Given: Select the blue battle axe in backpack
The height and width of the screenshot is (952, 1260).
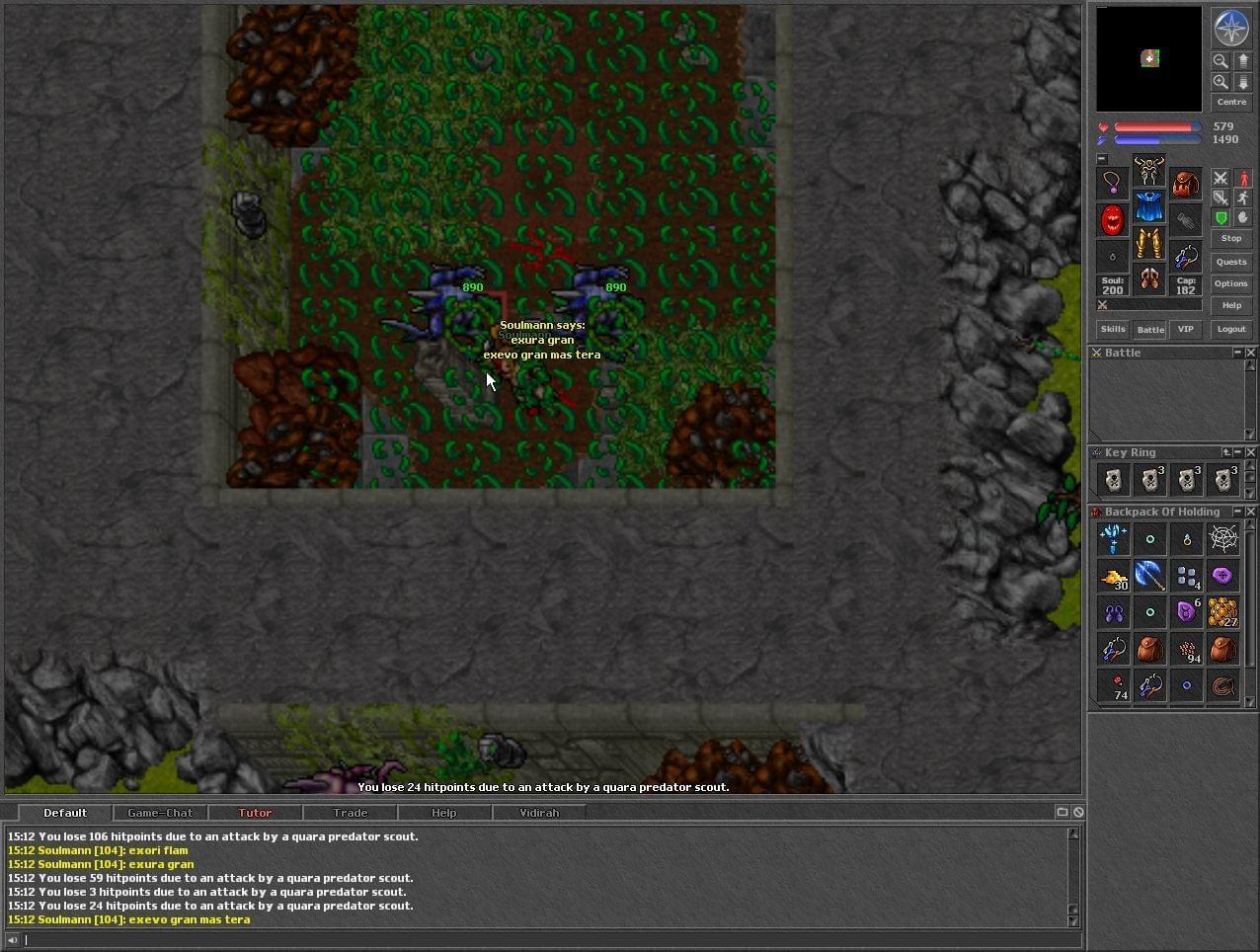Looking at the screenshot, I should click(1149, 575).
